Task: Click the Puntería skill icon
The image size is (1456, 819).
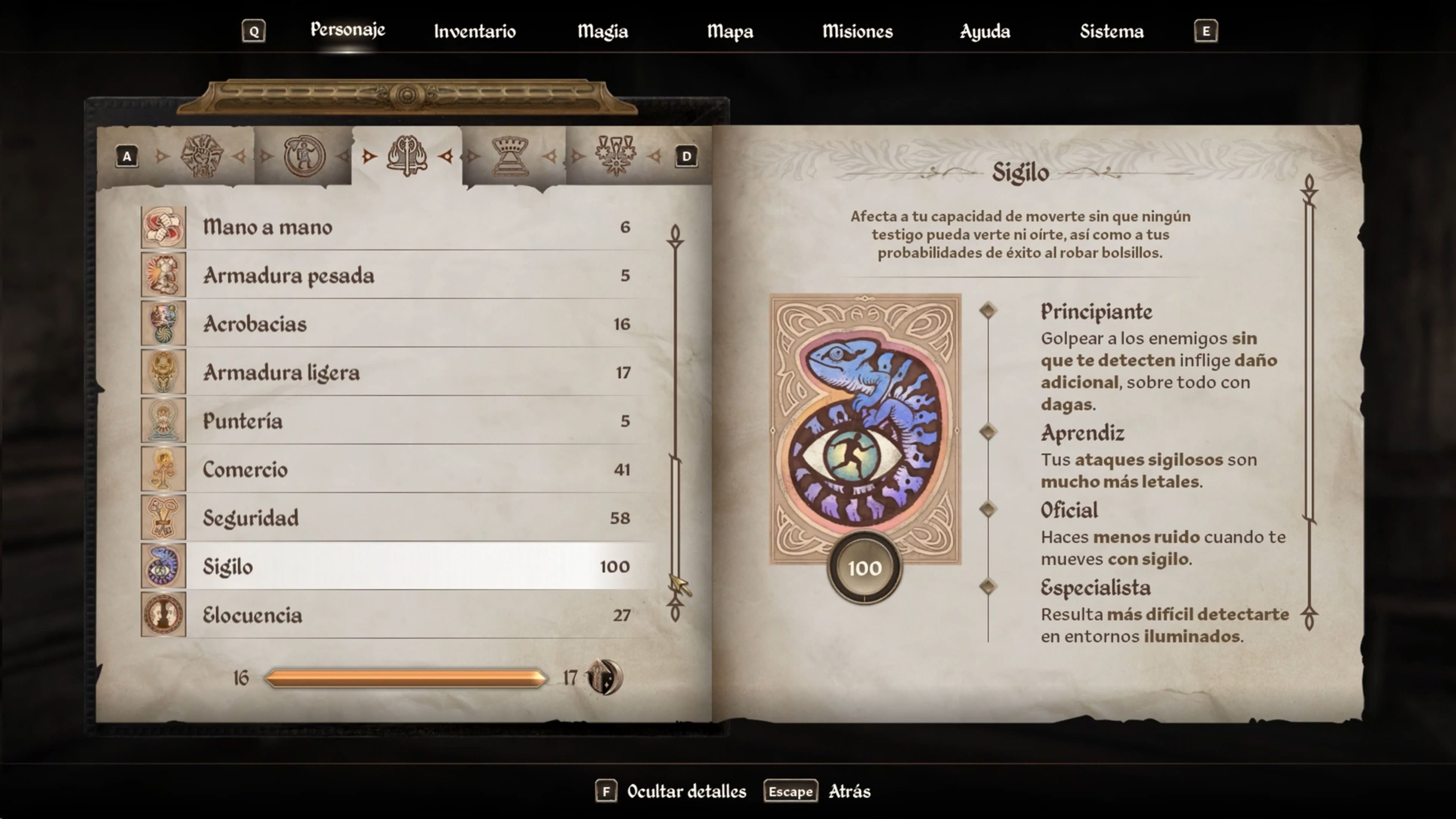Action: point(163,420)
